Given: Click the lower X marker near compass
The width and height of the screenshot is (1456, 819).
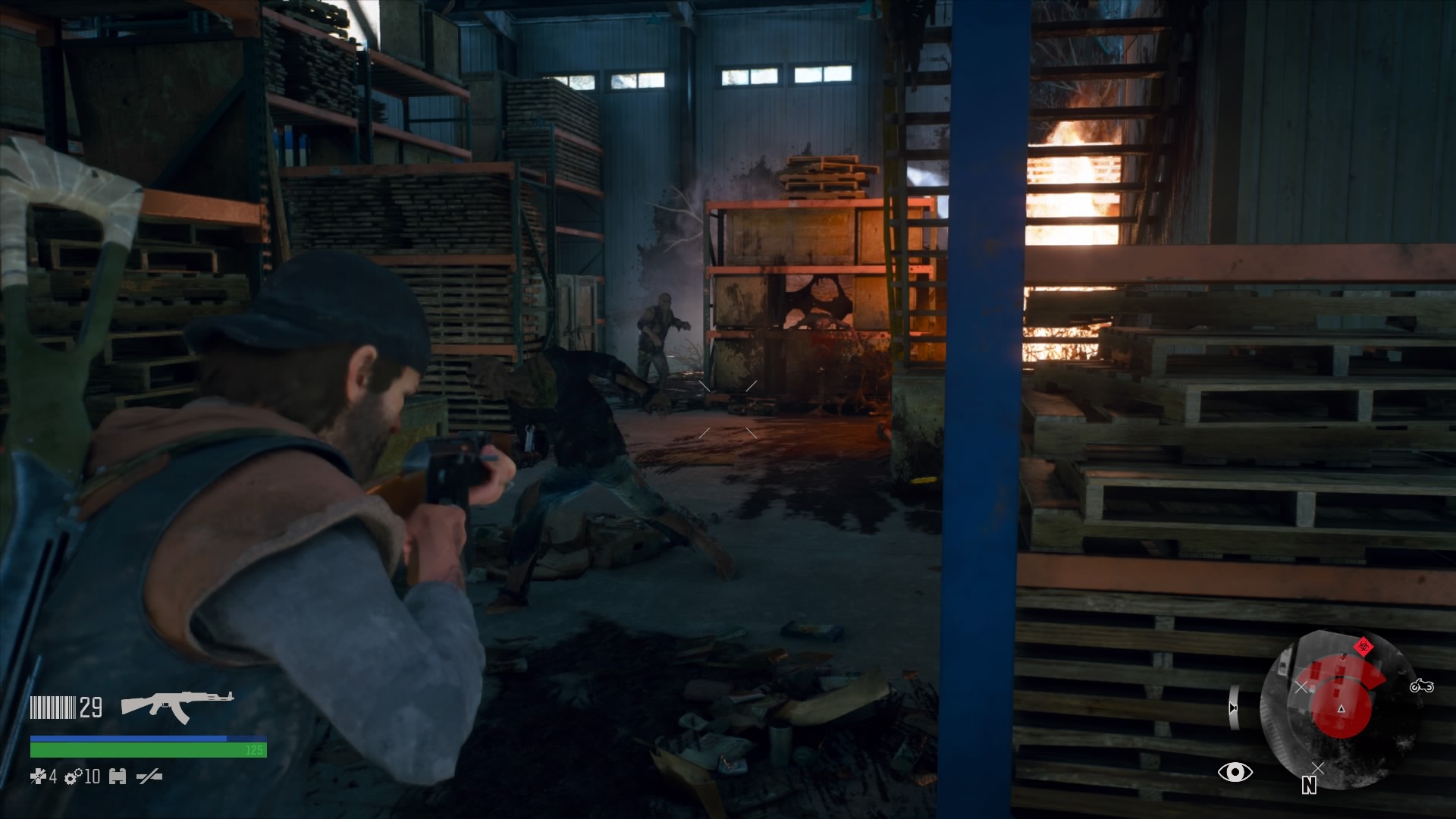Looking at the screenshot, I should (x=1317, y=767).
